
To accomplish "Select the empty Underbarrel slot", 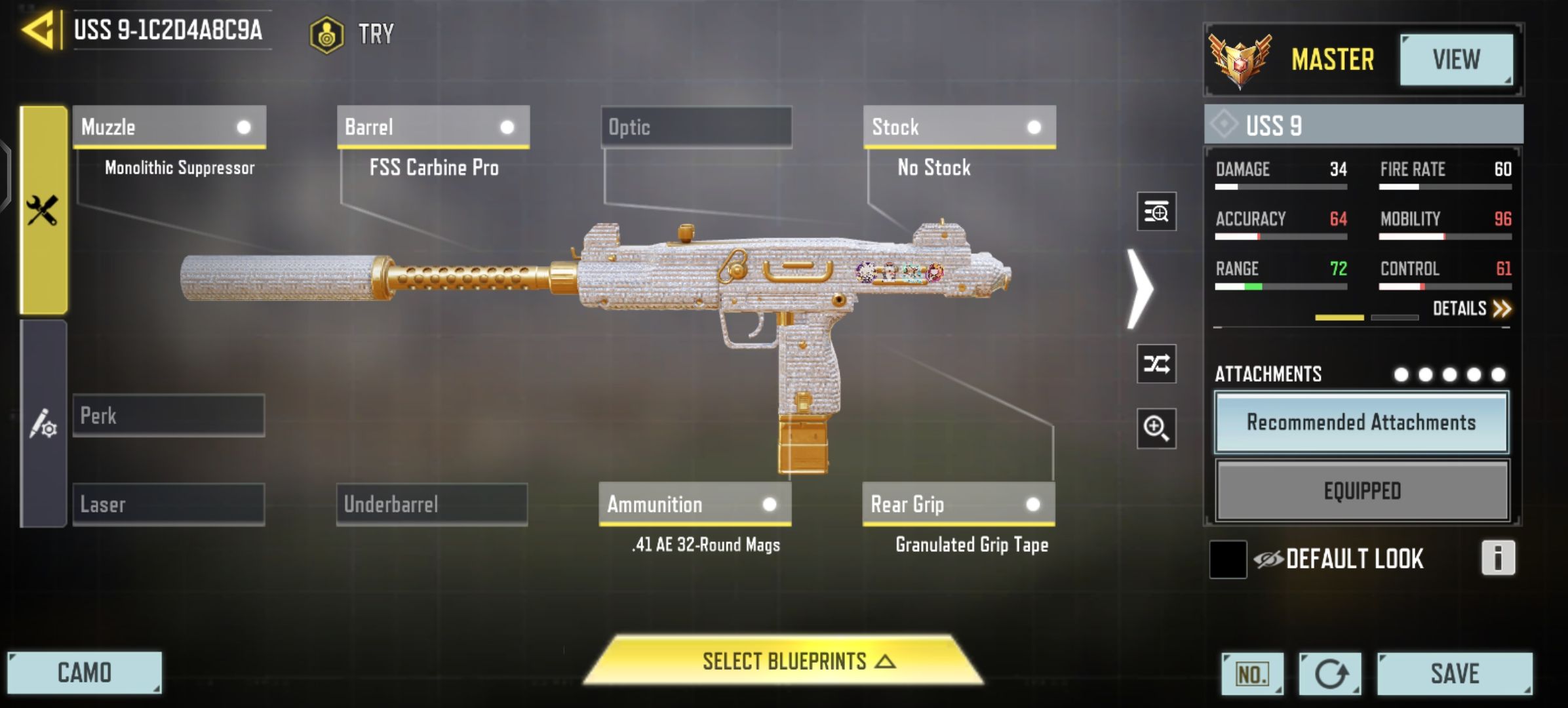I will 432,504.
